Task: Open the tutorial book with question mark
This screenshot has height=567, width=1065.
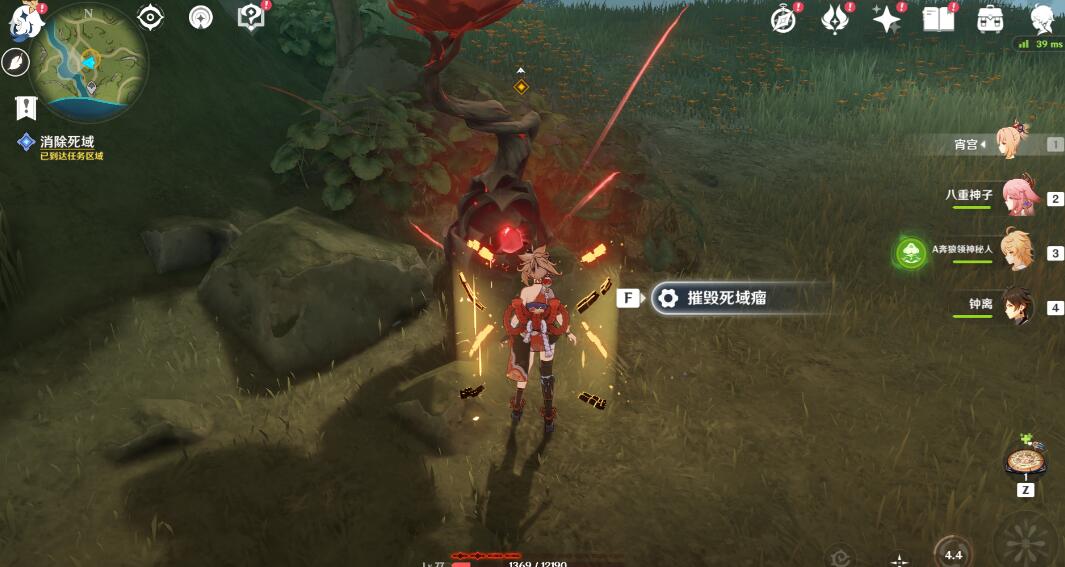Action: [250, 17]
